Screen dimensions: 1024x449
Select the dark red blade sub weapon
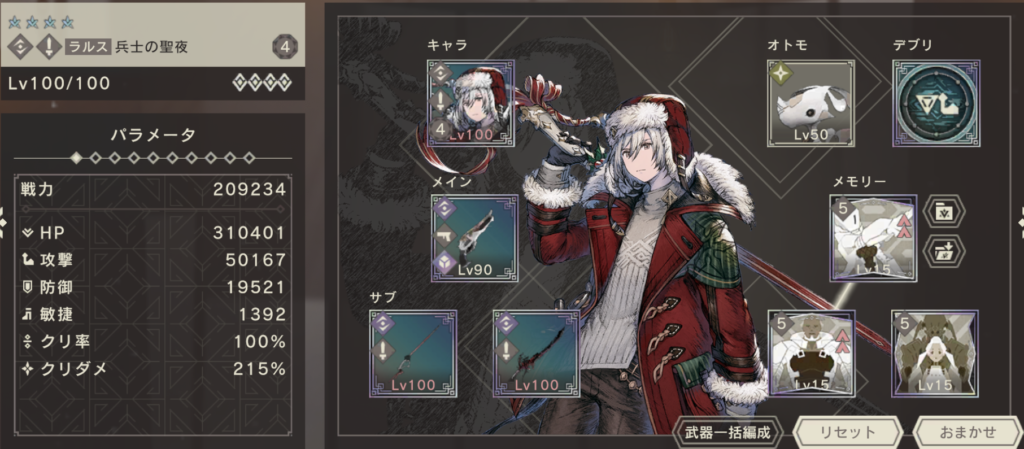pos(536,354)
